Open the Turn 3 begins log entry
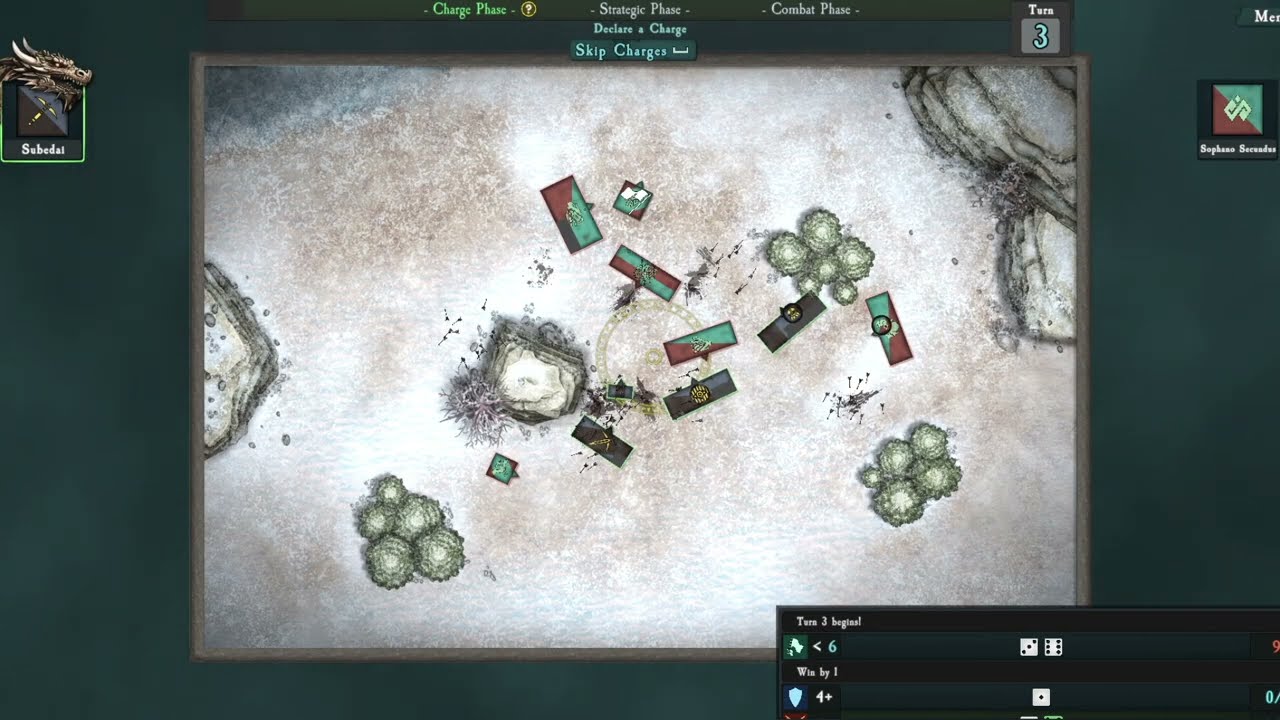Image resolution: width=1280 pixels, height=720 pixels. click(x=829, y=621)
